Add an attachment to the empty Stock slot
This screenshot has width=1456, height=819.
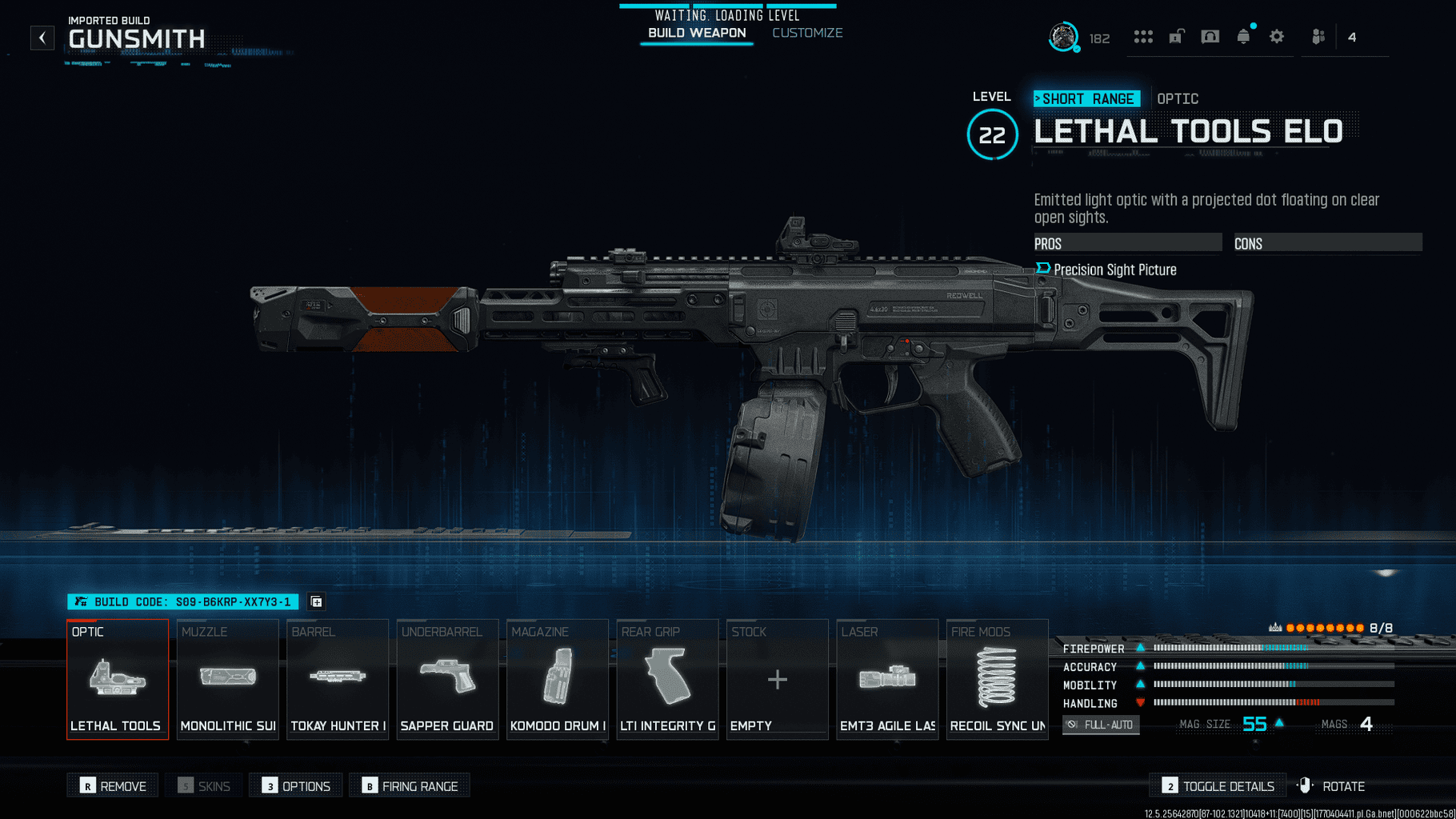point(777,679)
